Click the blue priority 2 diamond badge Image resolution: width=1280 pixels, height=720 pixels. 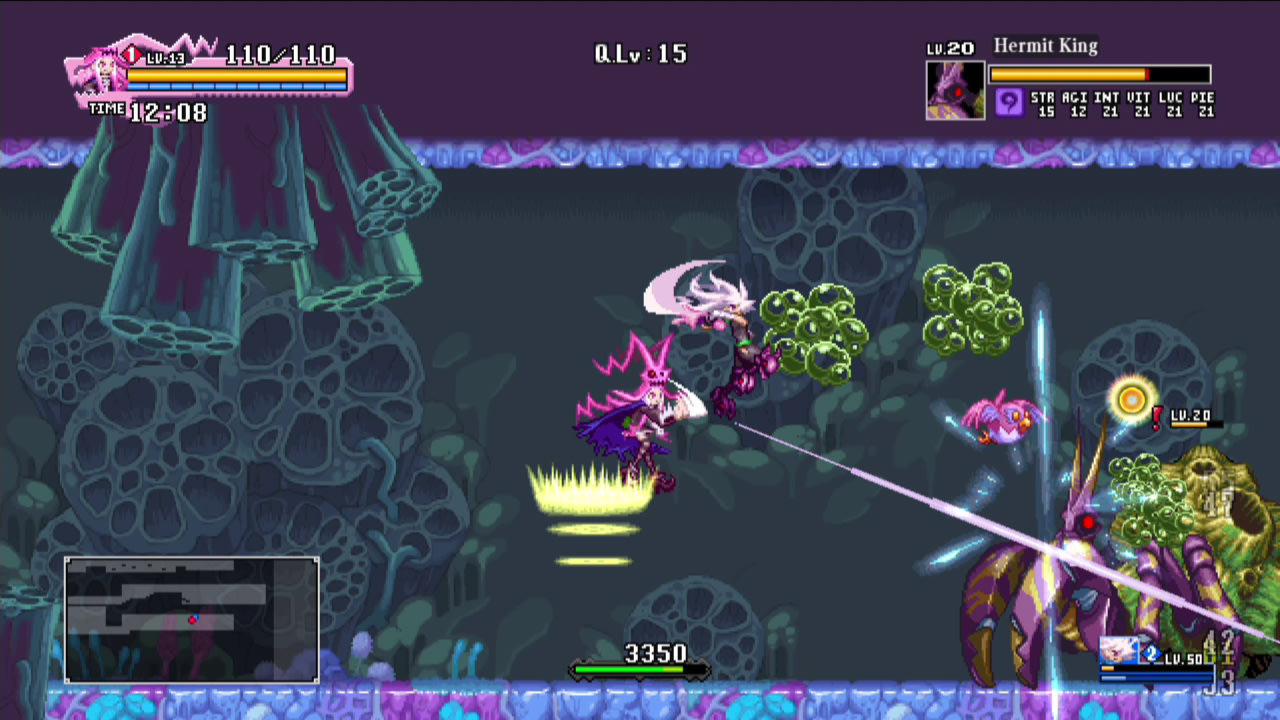coord(1152,653)
